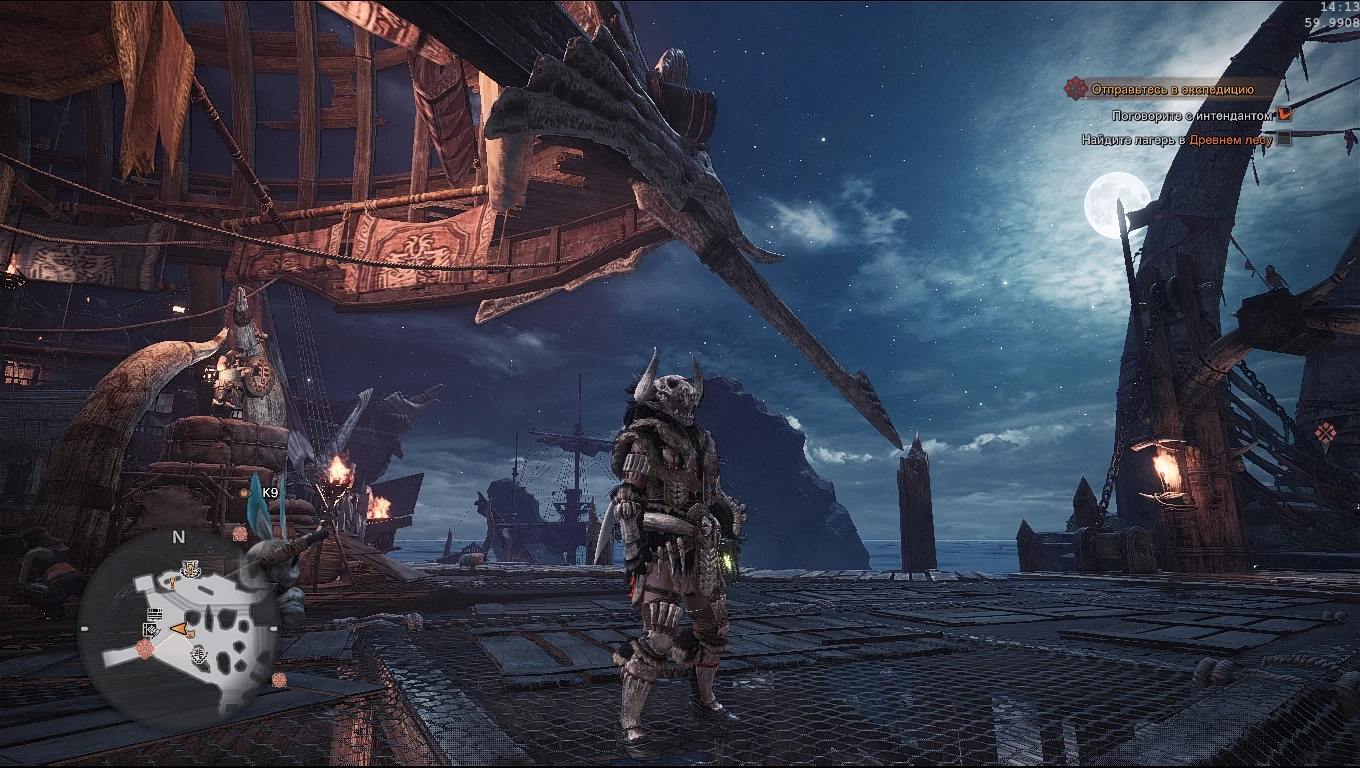
Task: Select the chef cat icon at the minimap top
Action: [190, 567]
